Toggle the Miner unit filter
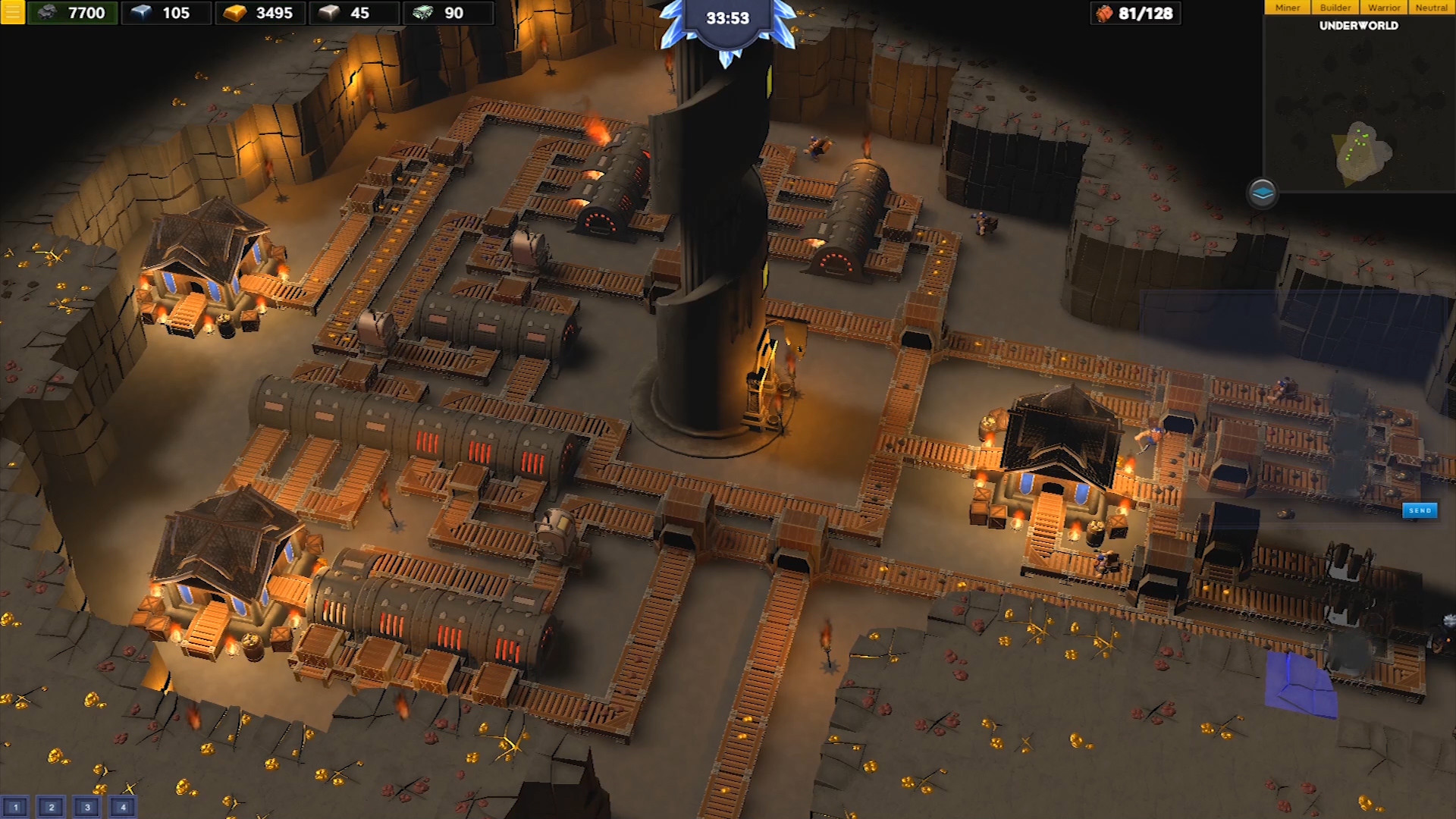This screenshot has width=1456, height=819. click(x=1287, y=7)
